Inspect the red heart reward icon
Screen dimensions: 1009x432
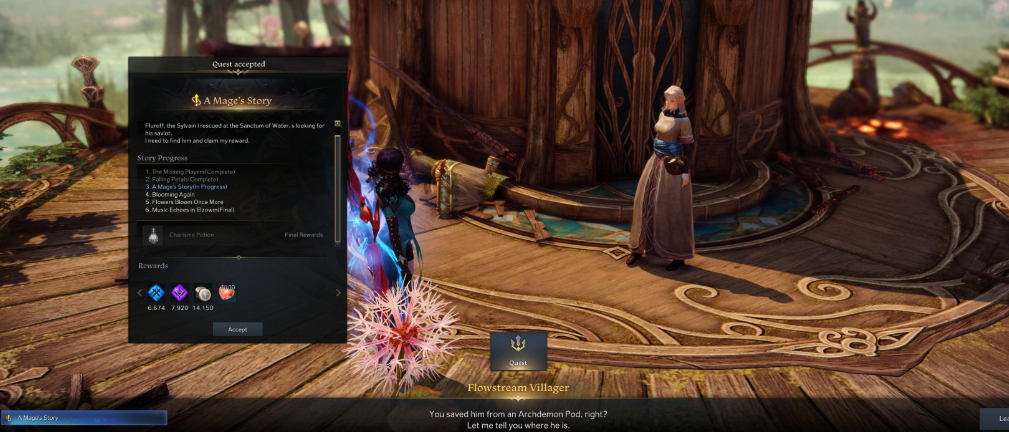[226, 292]
